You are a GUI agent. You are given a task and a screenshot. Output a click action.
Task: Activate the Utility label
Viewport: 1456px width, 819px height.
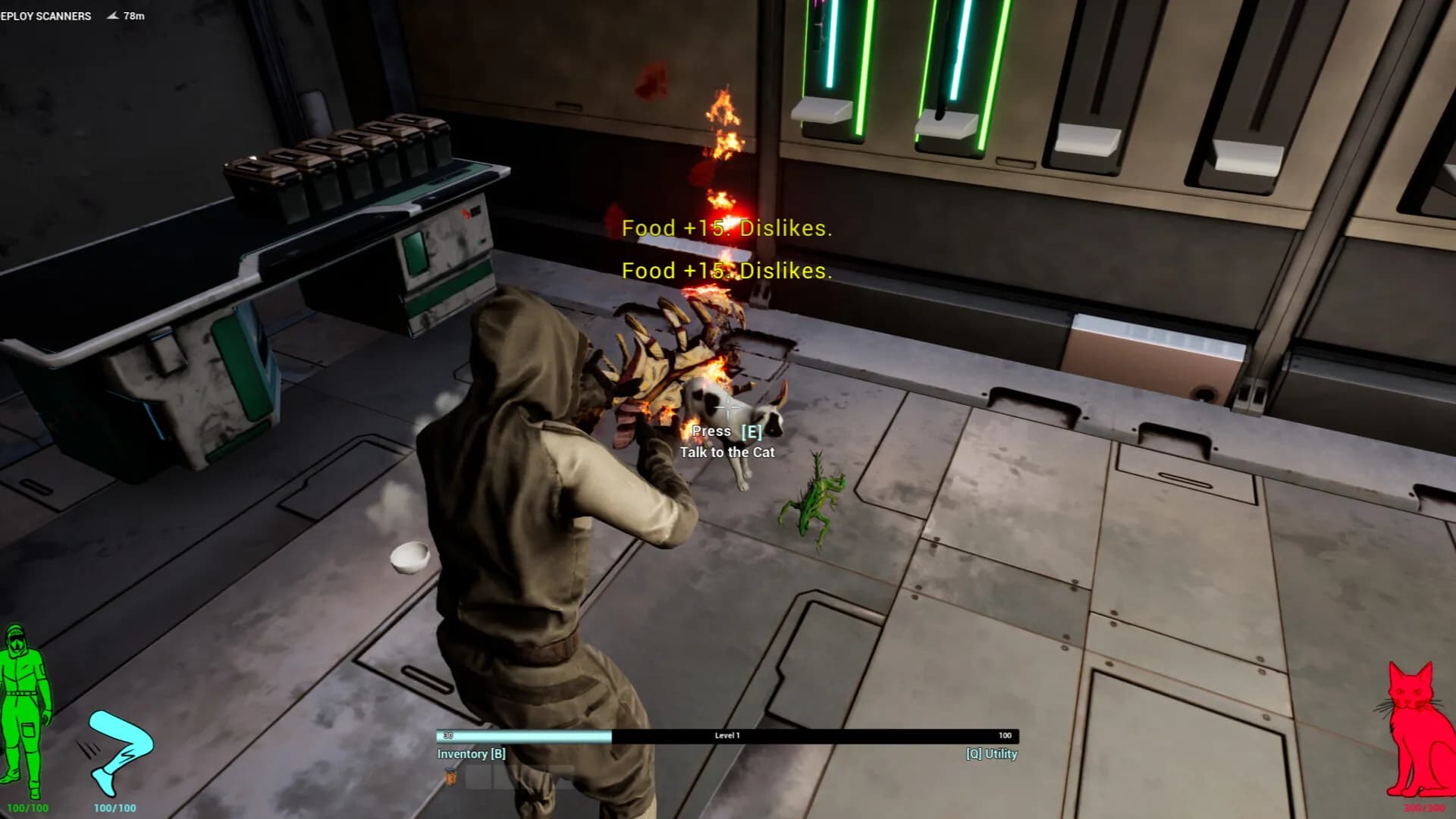[x=991, y=754]
